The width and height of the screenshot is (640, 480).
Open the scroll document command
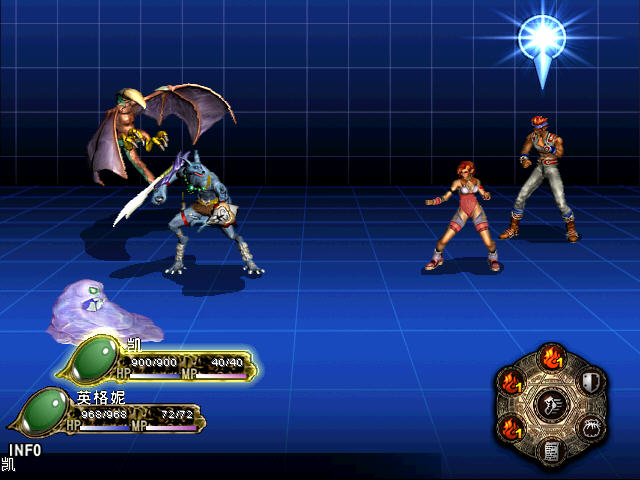tap(550, 451)
